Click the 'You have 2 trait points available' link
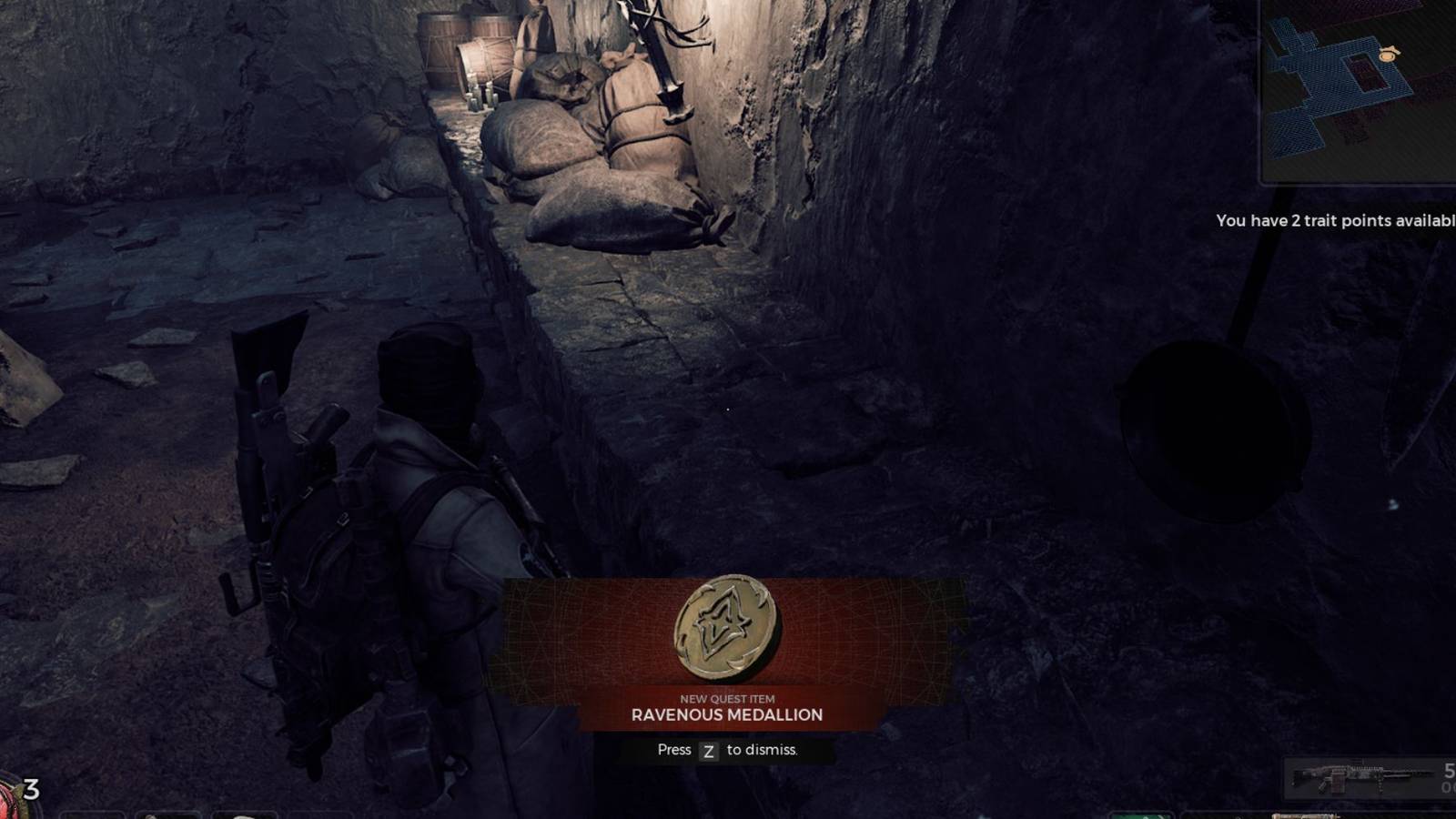1456x819 pixels. 1338,218
